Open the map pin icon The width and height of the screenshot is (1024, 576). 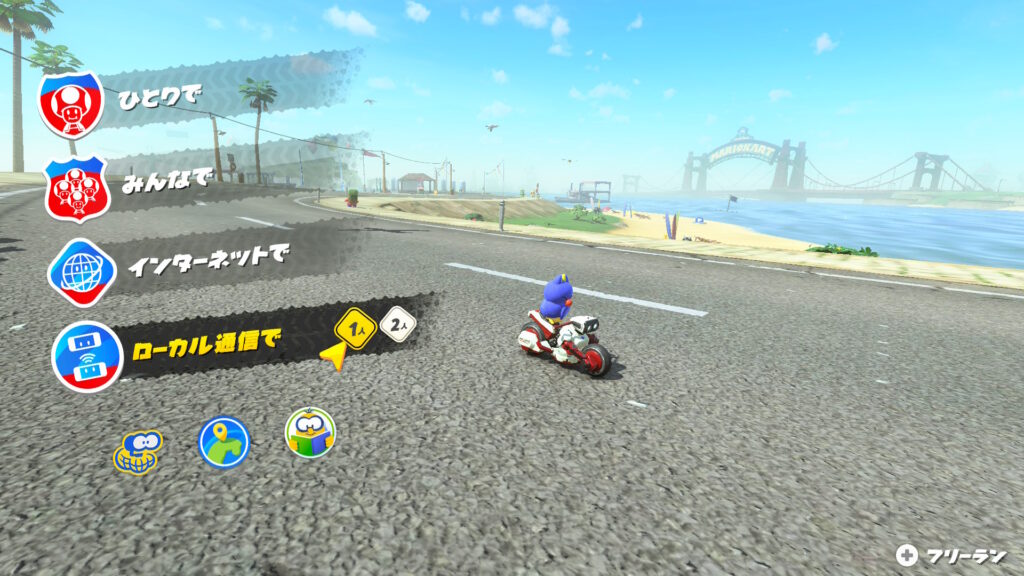click(x=224, y=442)
